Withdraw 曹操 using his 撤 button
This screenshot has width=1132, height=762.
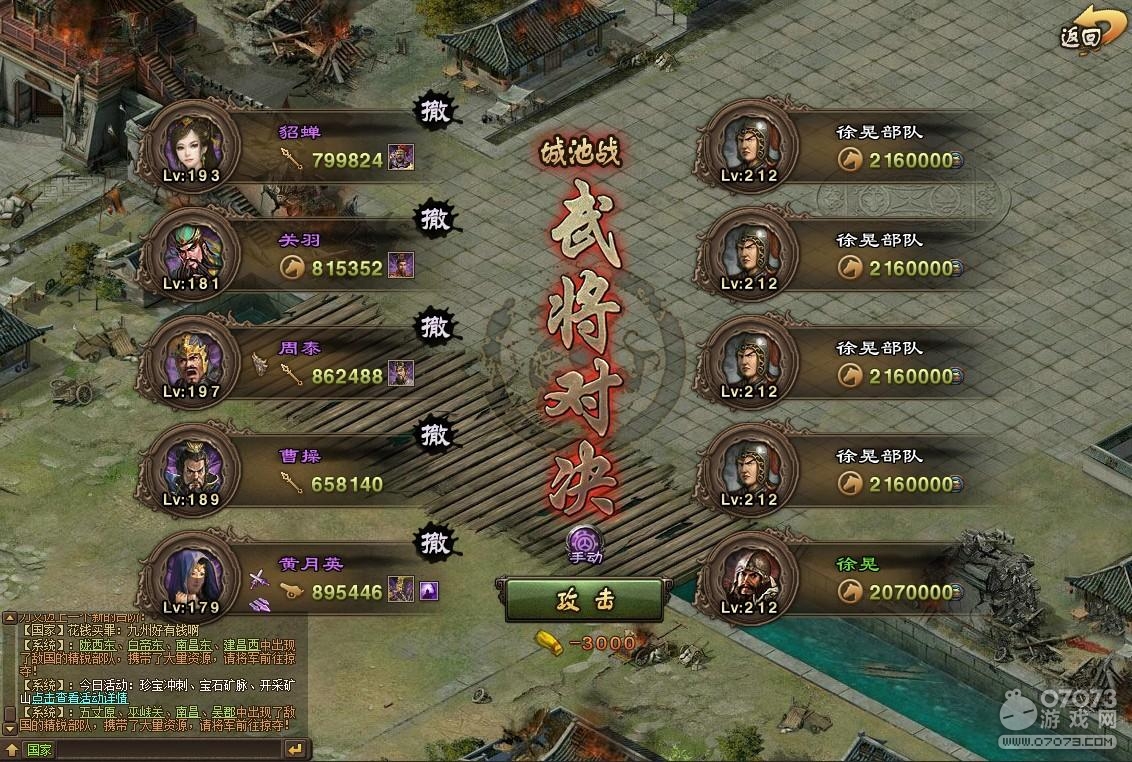(x=435, y=435)
